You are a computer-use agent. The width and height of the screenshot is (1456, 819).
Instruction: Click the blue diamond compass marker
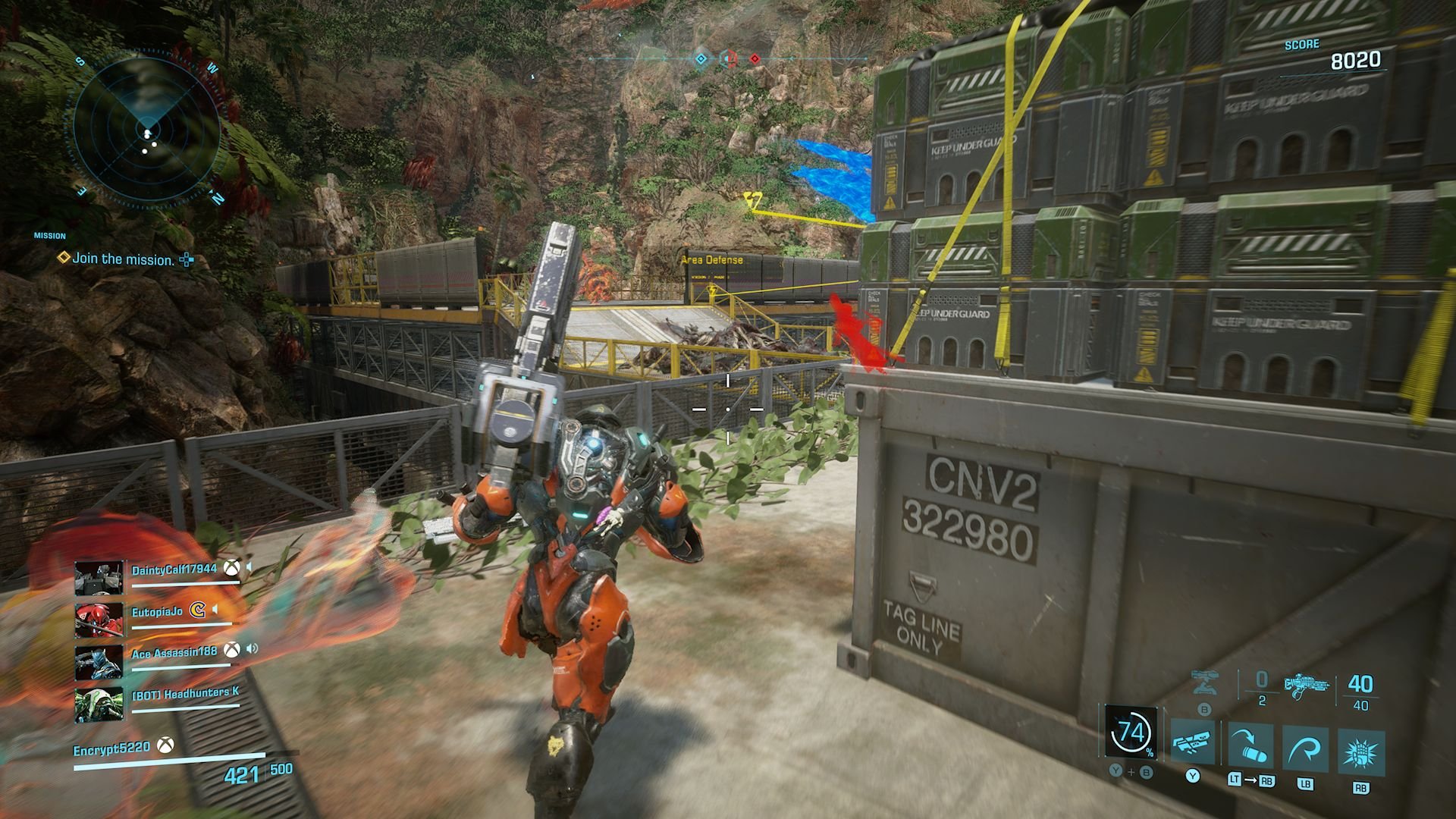[701, 58]
